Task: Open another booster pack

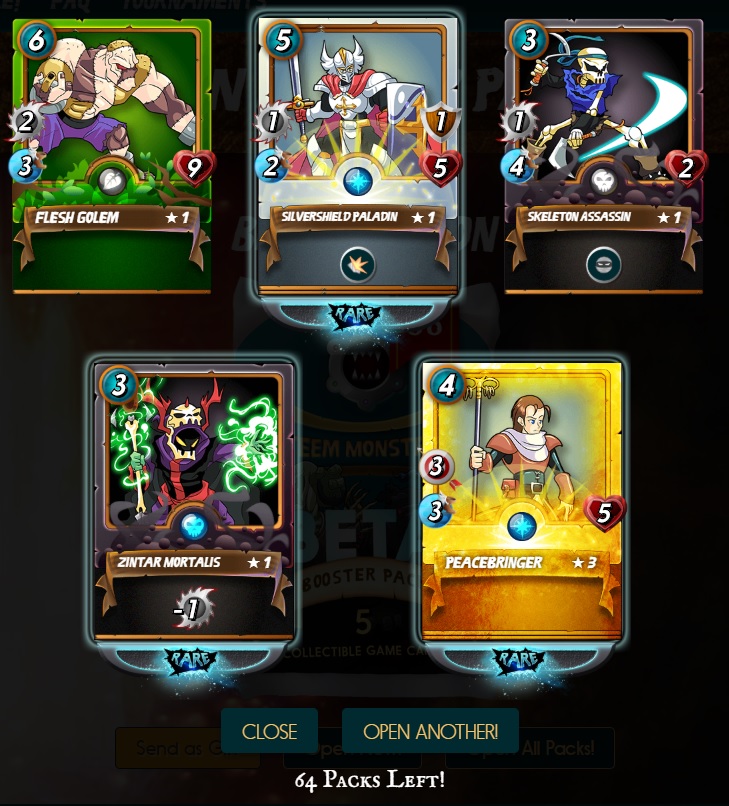Action: (430, 731)
